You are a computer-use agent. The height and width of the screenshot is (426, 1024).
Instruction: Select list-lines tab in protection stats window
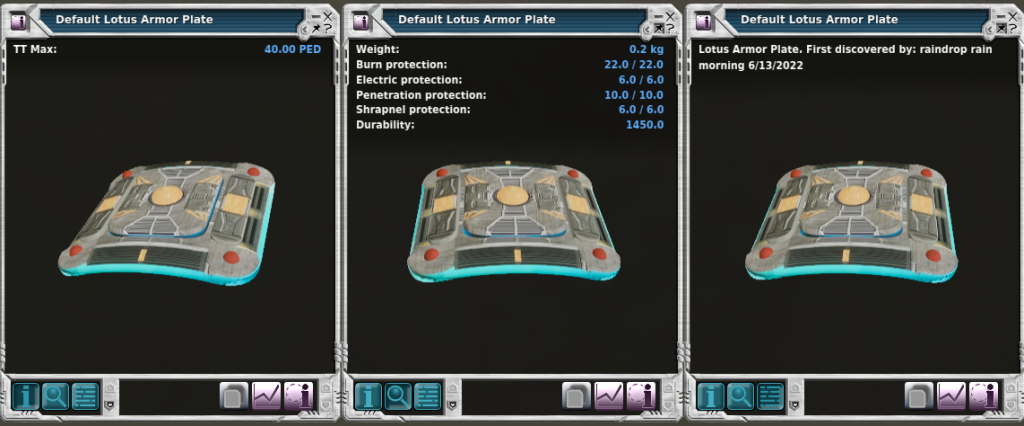pyautogui.click(x=428, y=396)
